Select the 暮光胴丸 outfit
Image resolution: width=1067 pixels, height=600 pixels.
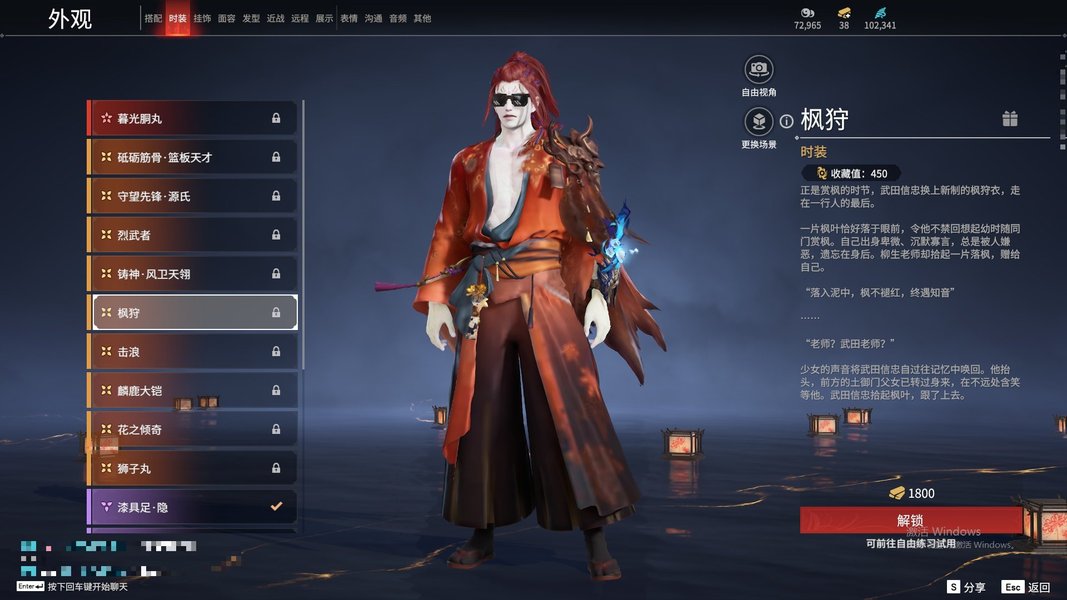194,118
